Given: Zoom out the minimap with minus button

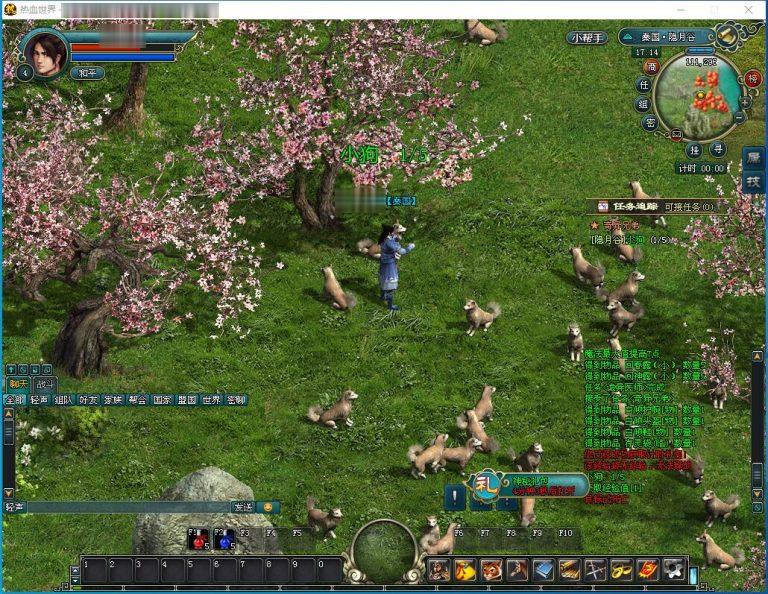Looking at the screenshot, I should [x=740, y=117].
